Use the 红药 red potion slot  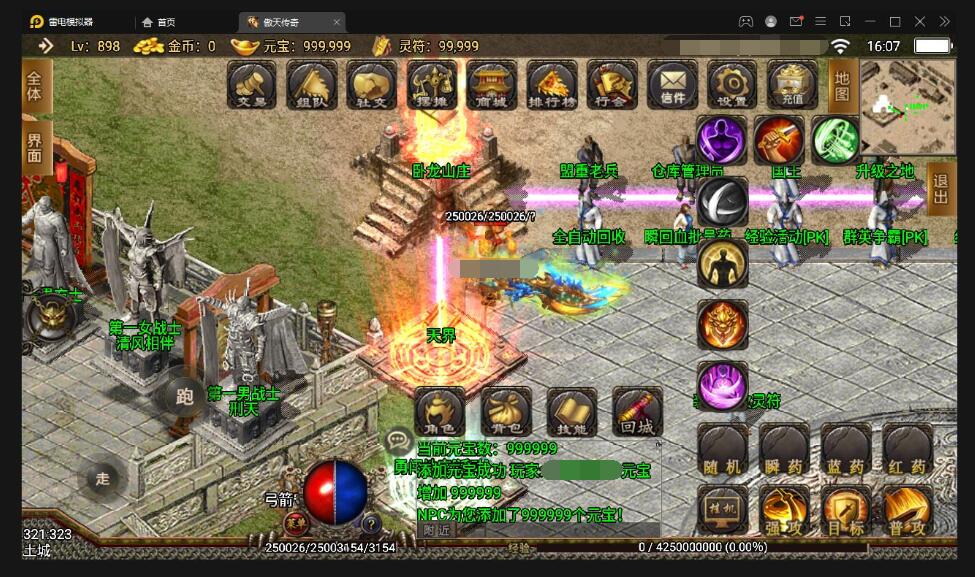coord(907,450)
